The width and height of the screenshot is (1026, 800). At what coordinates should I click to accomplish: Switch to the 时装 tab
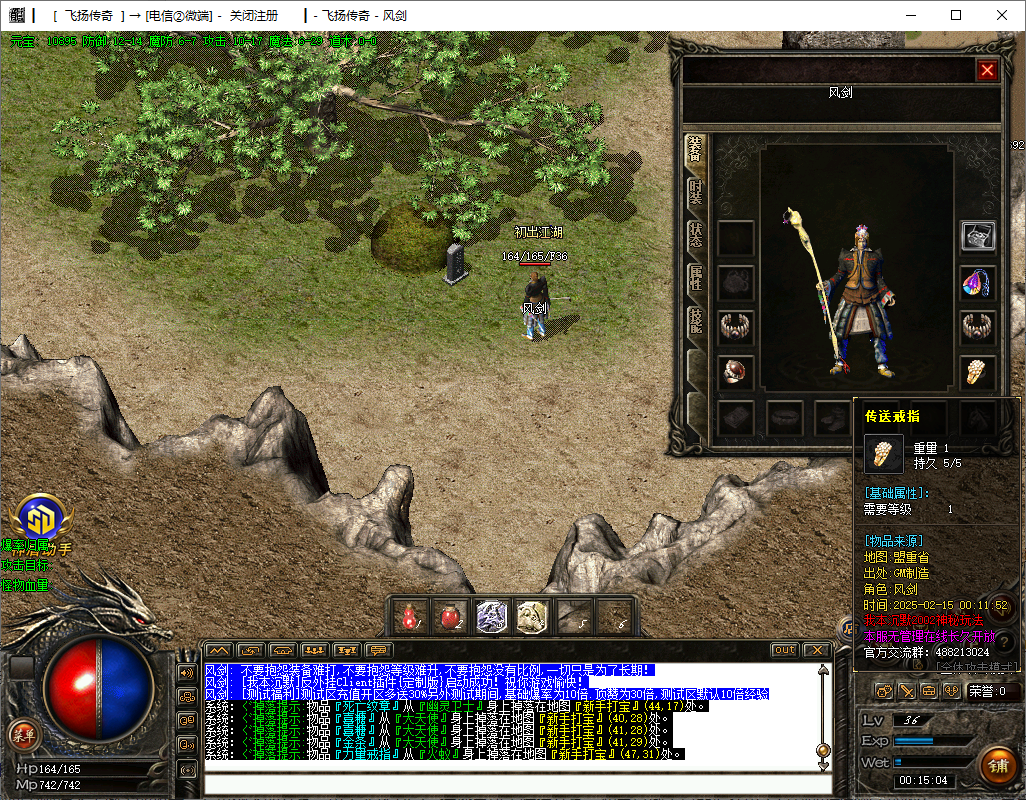pos(695,192)
